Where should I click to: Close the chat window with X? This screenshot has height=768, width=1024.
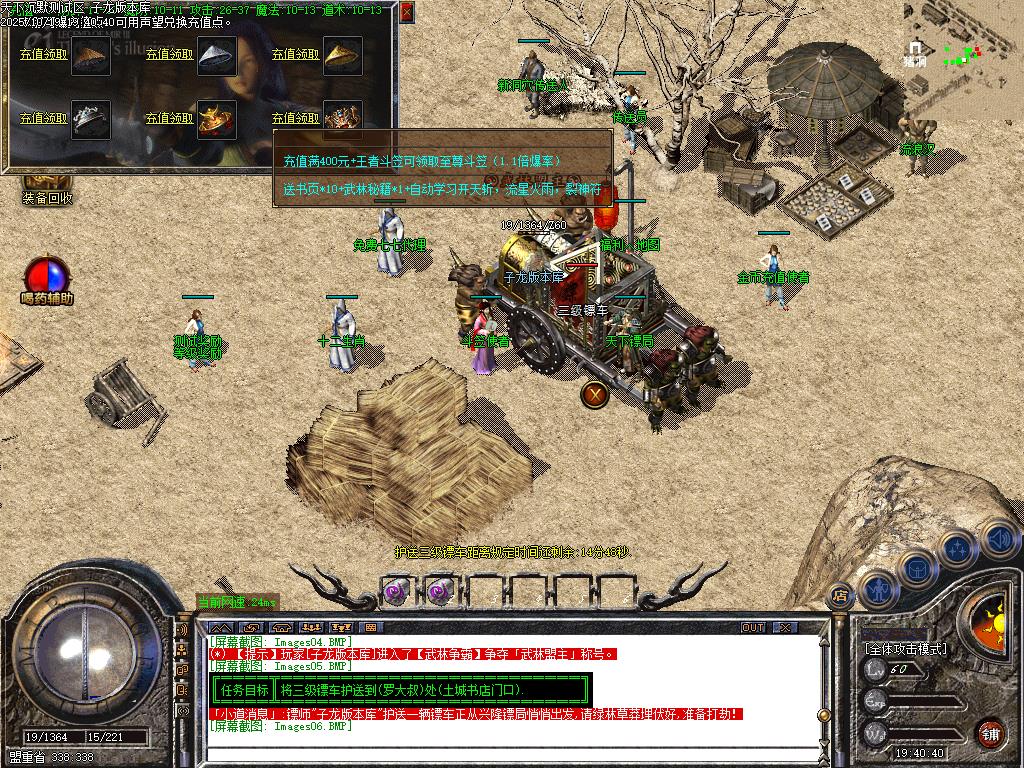pos(785,628)
